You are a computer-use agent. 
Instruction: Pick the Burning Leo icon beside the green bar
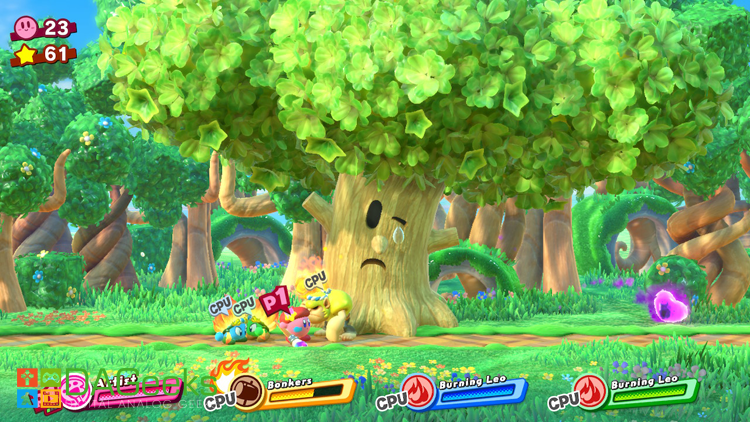592,391
